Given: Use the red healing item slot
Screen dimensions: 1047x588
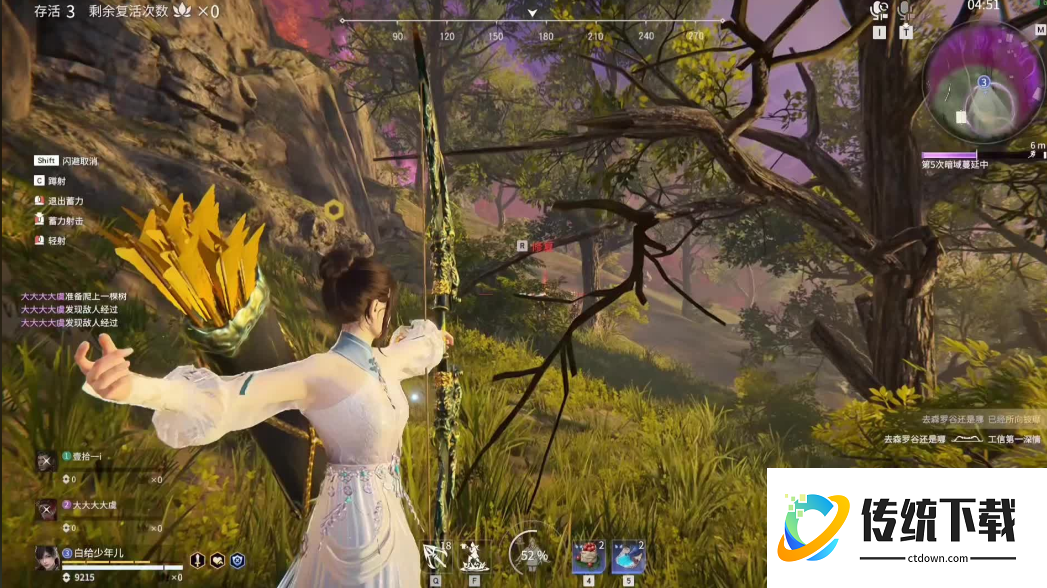Looking at the screenshot, I should (589, 555).
